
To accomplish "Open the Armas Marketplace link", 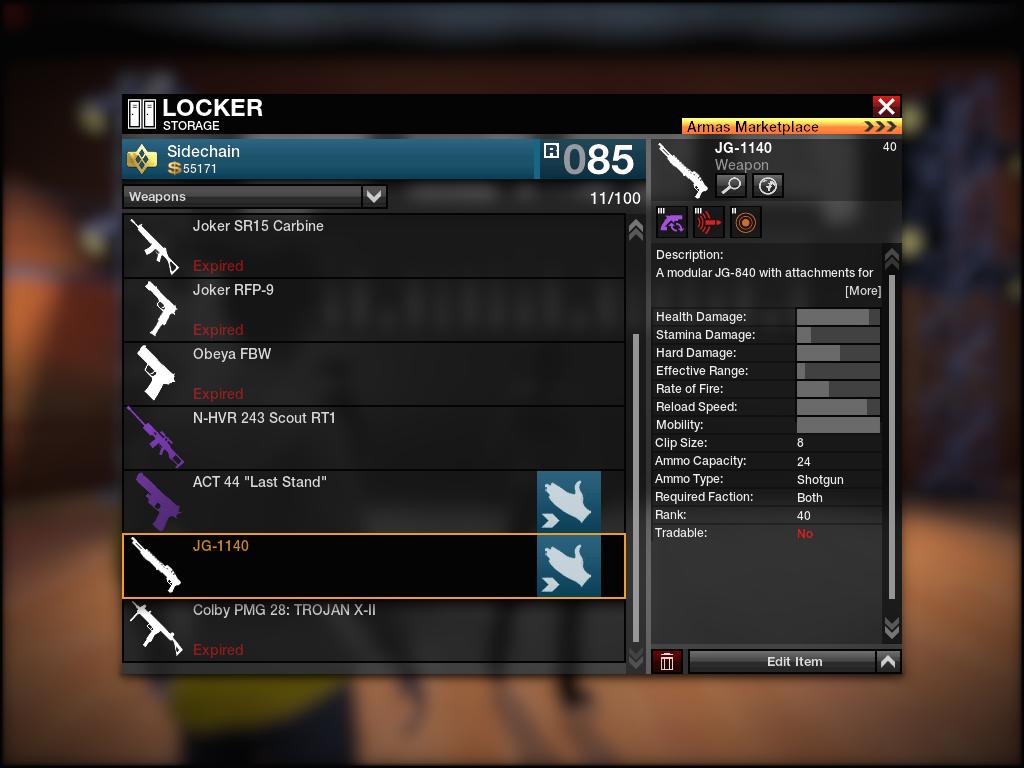I will 791,127.
